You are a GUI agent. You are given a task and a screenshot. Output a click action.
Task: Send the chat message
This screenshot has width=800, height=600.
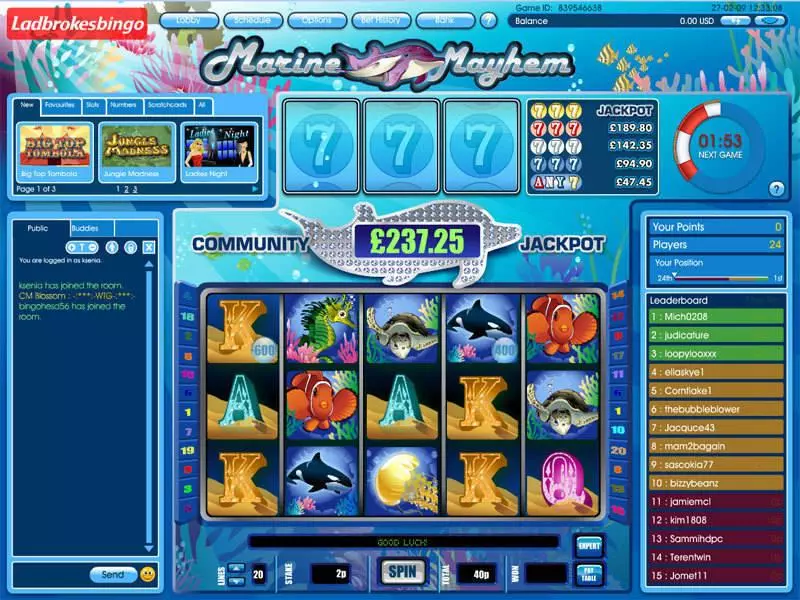113,575
